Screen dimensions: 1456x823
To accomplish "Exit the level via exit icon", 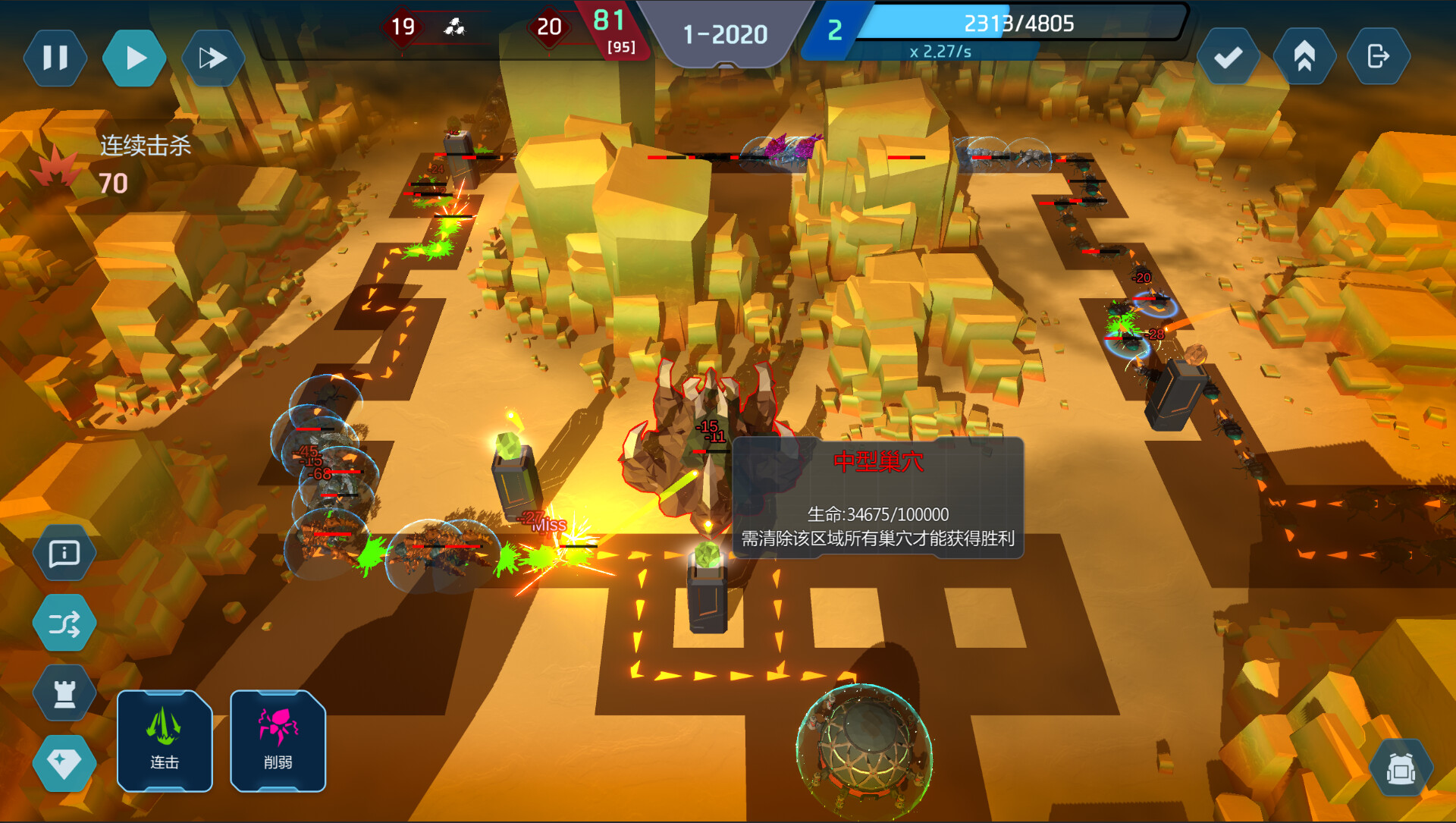I will pos(1379,57).
